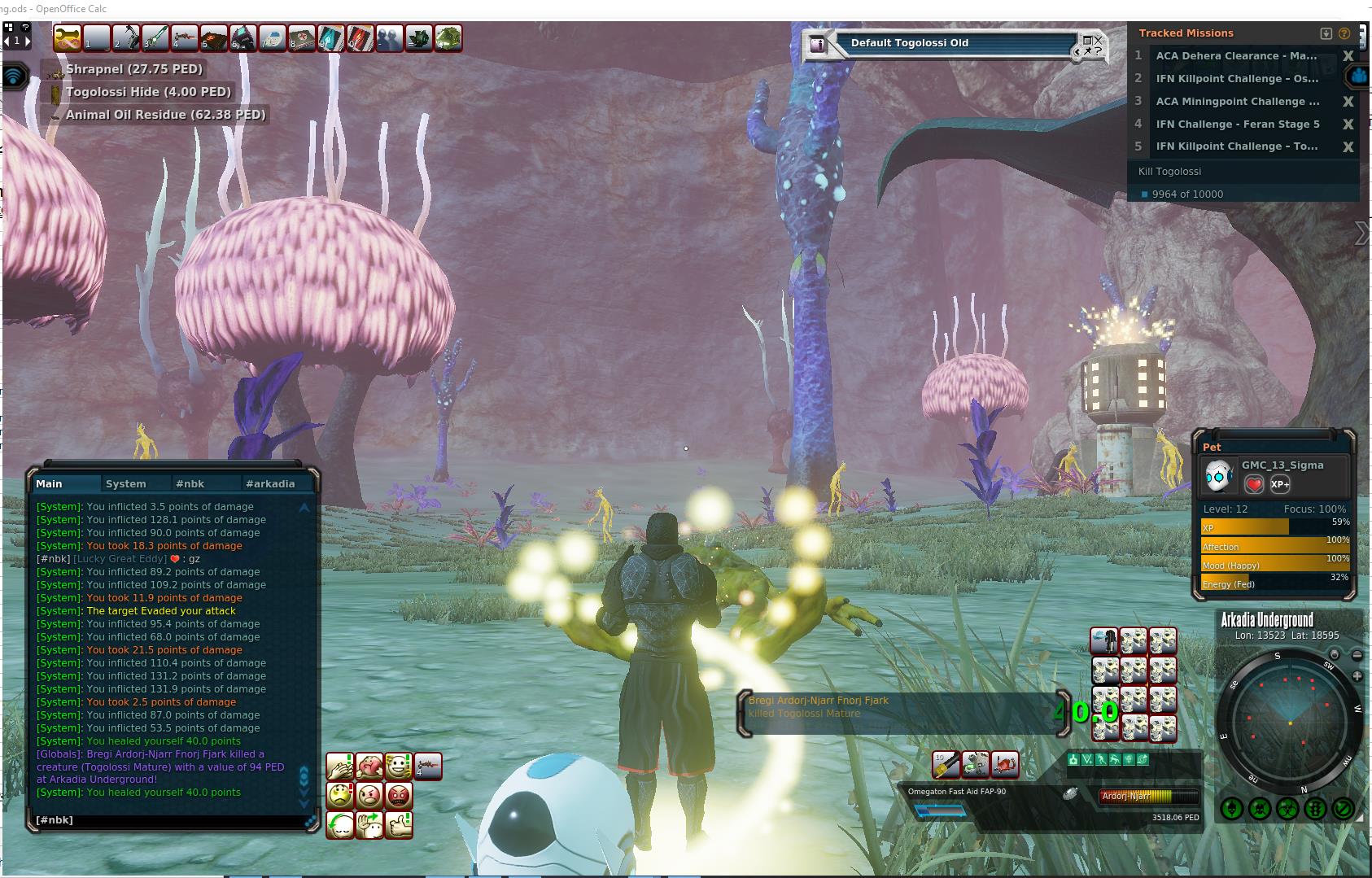Screen dimensions: 1372x878
Task: Switch to the System chat tab
Action: point(126,483)
